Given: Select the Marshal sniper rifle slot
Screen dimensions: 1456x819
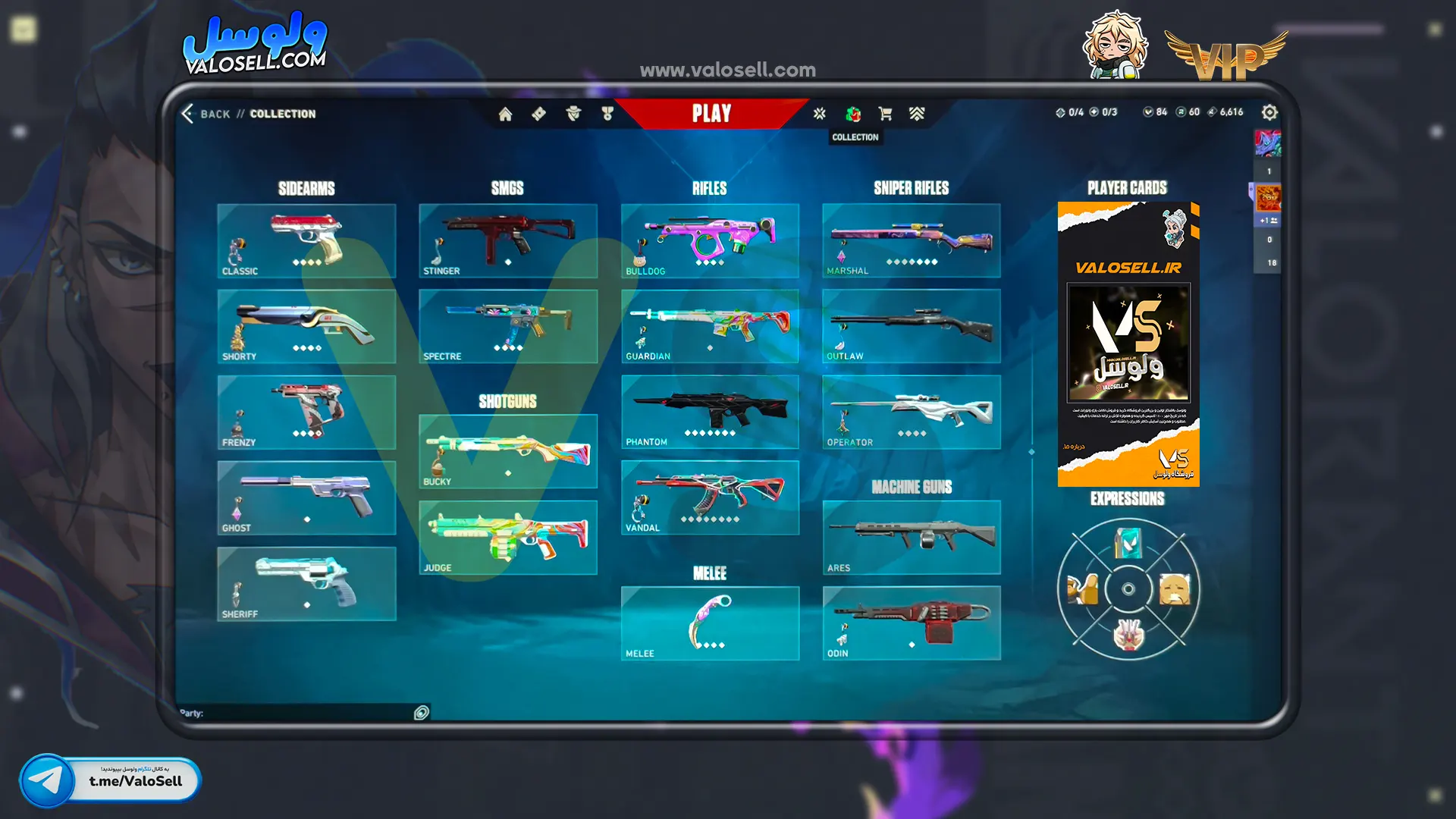Looking at the screenshot, I should pyautogui.click(x=911, y=240).
